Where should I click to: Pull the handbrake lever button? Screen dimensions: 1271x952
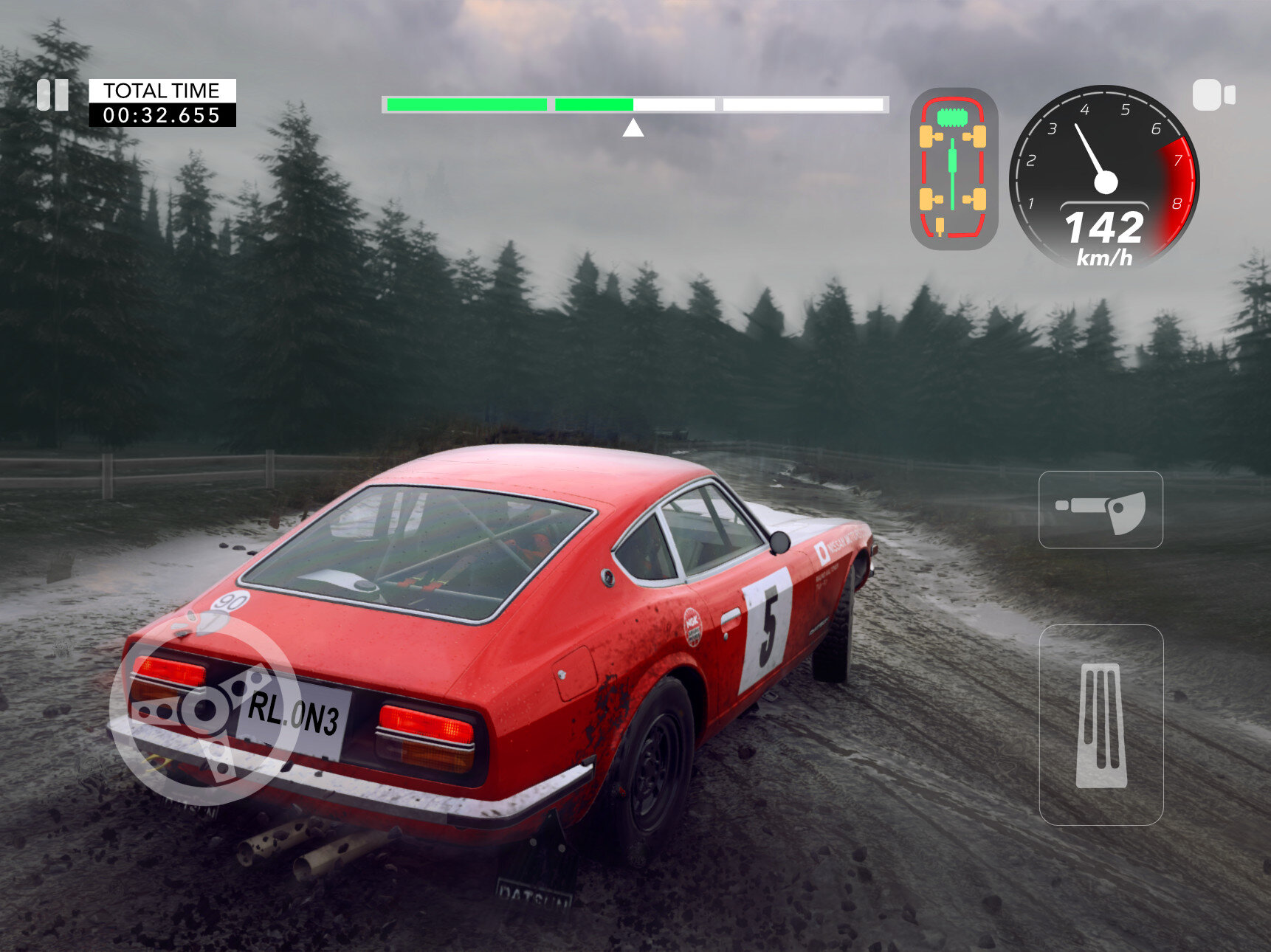[1100, 510]
